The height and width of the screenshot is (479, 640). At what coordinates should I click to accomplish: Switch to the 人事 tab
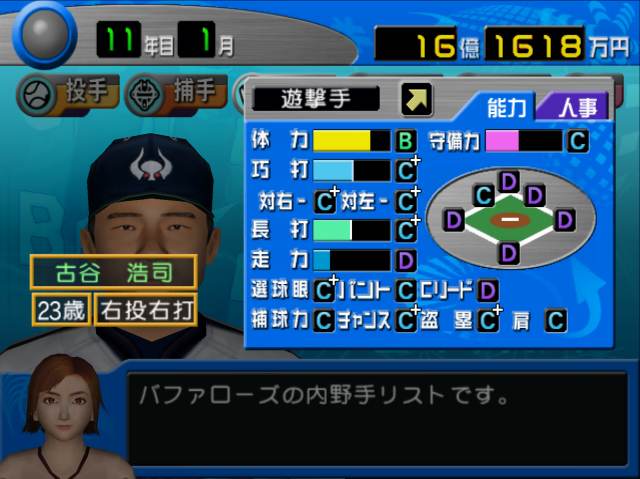click(x=573, y=107)
